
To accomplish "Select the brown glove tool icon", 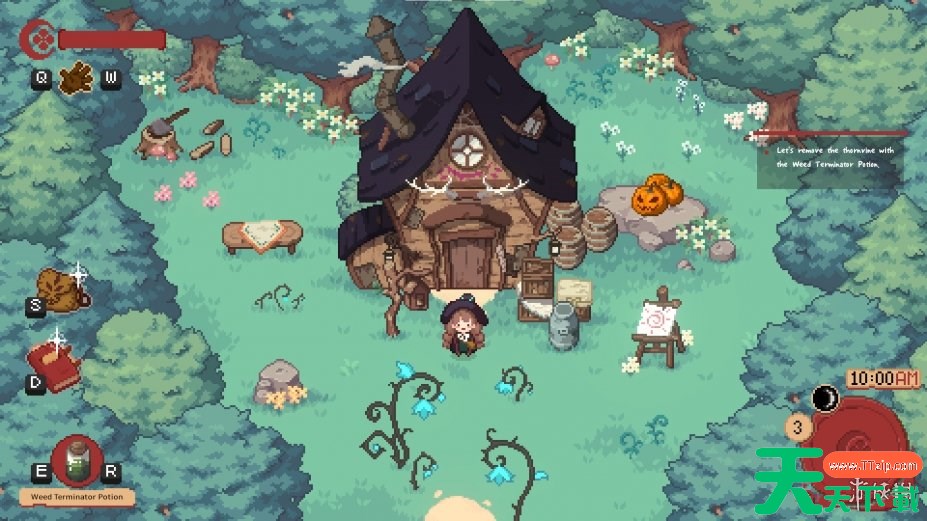I will coord(75,78).
